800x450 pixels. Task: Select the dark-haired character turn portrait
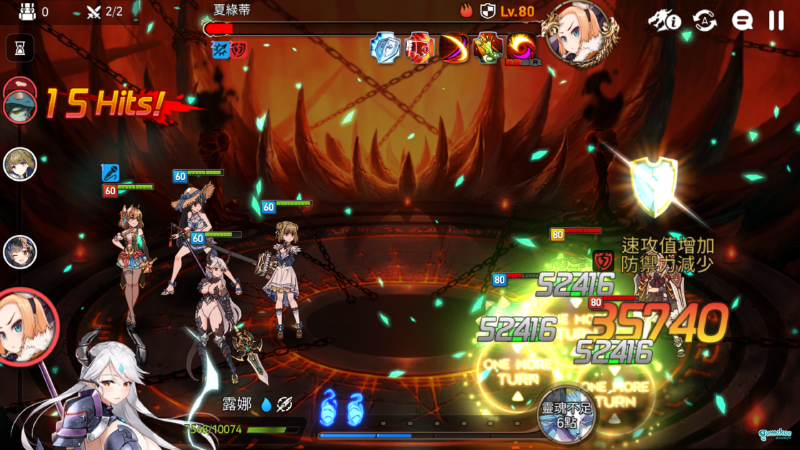point(20,251)
